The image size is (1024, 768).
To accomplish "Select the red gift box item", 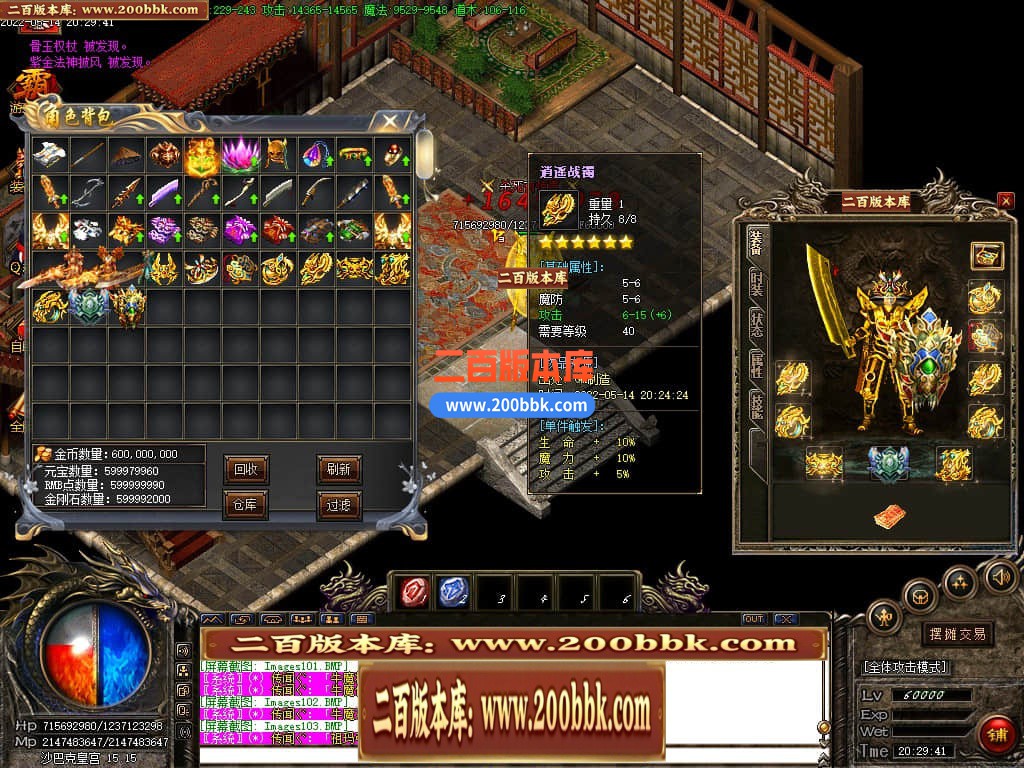I will pos(278,230).
